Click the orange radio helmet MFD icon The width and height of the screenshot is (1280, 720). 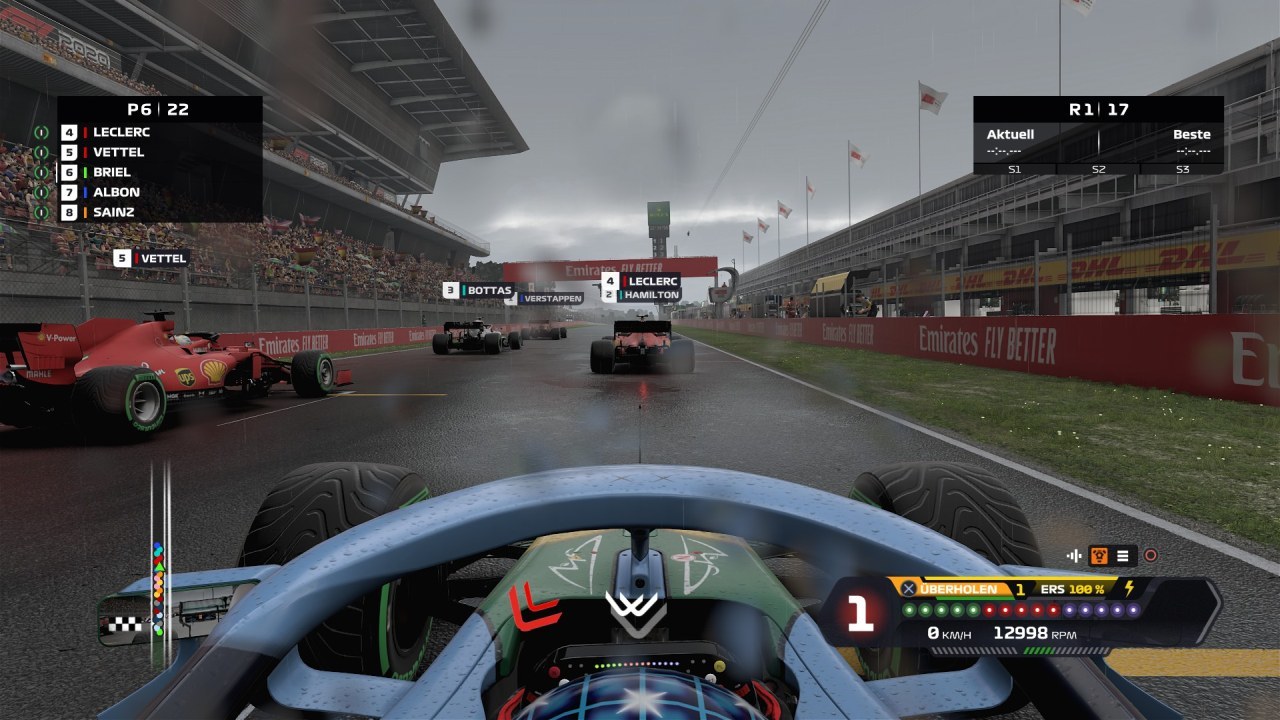pos(1099,554)
